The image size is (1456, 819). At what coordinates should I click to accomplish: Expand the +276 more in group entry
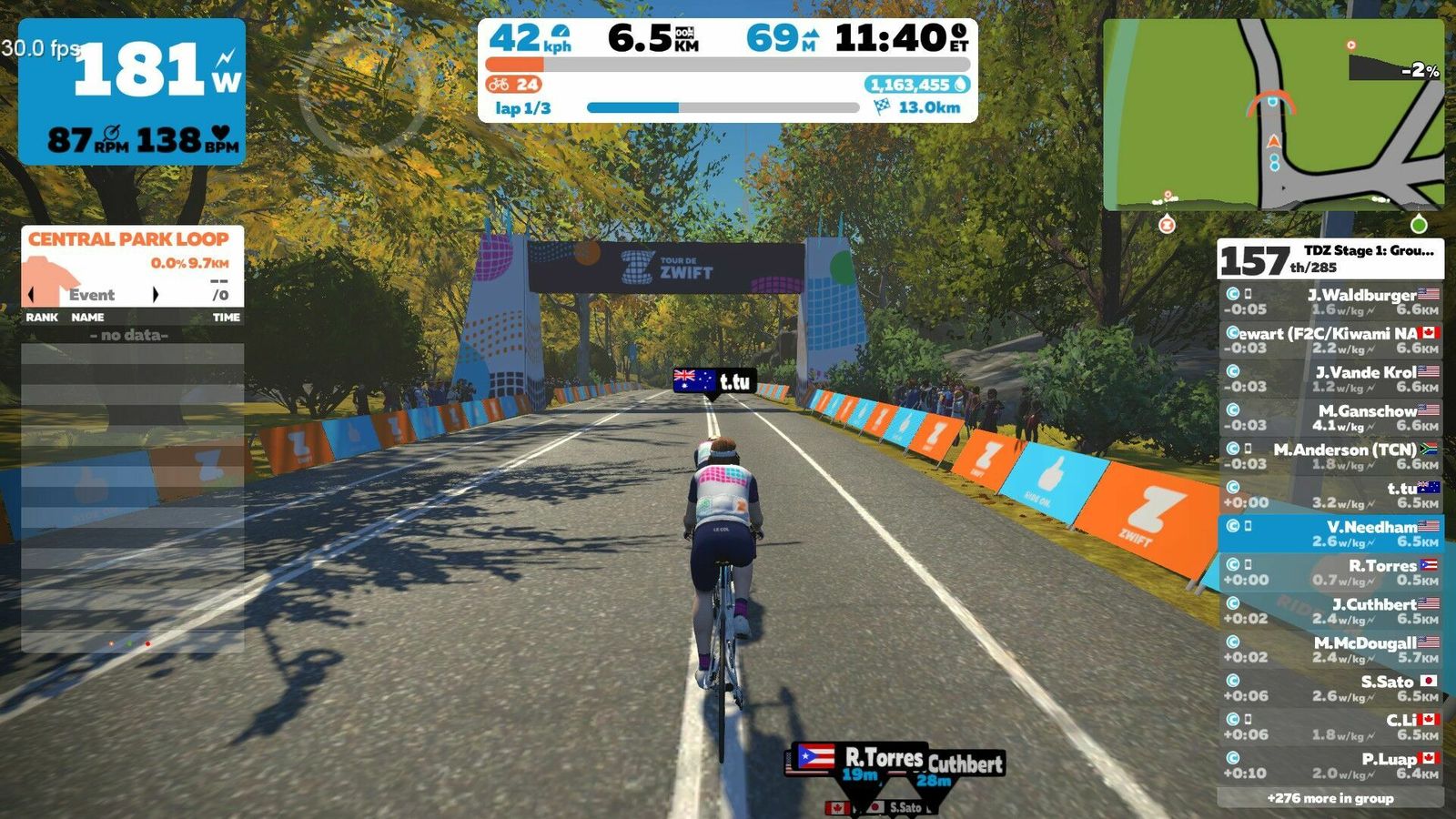(x=1330, y=798)
